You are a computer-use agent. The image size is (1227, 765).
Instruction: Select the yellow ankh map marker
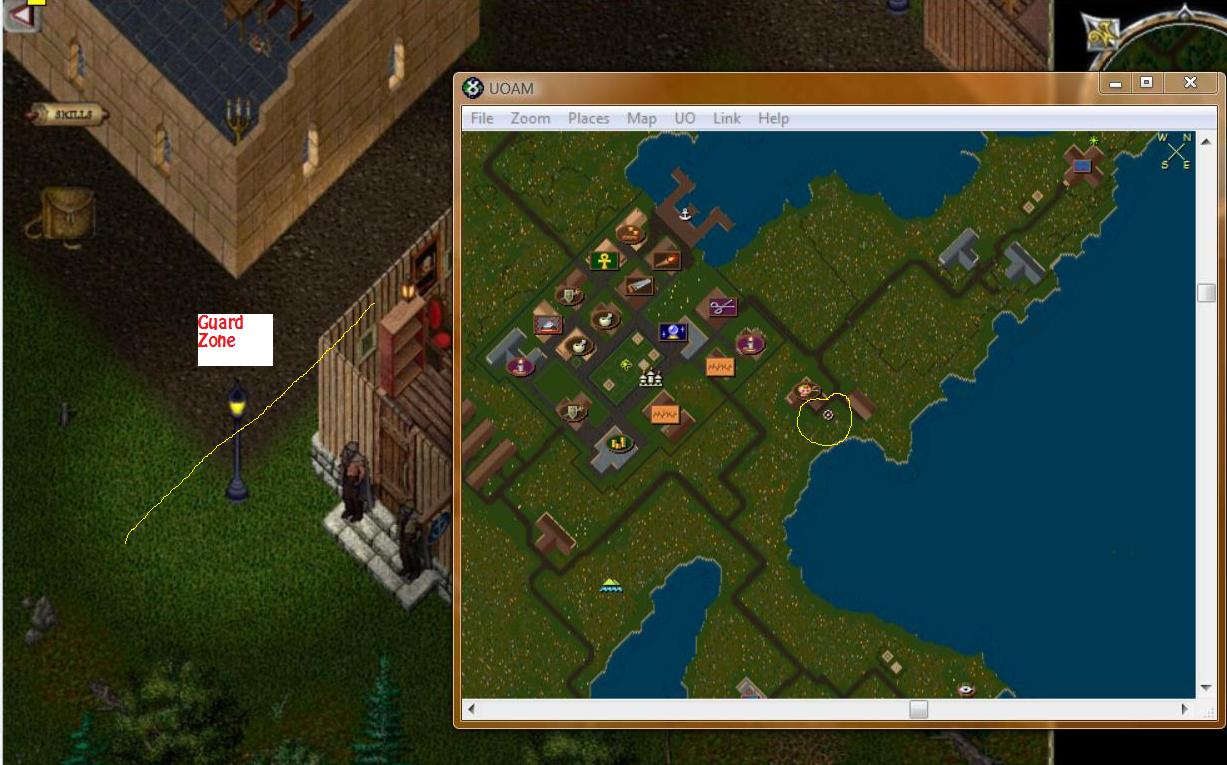coord(603,261)
